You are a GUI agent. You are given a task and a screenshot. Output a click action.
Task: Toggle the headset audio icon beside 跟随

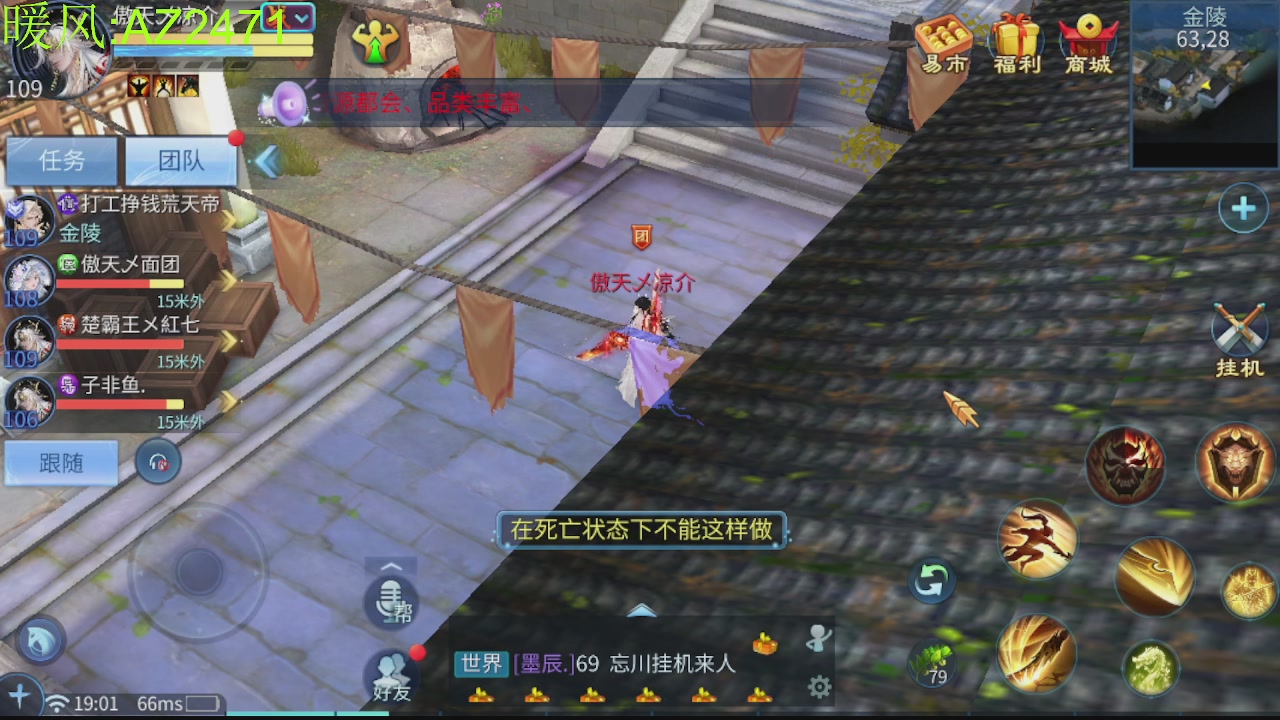(157, 462)
